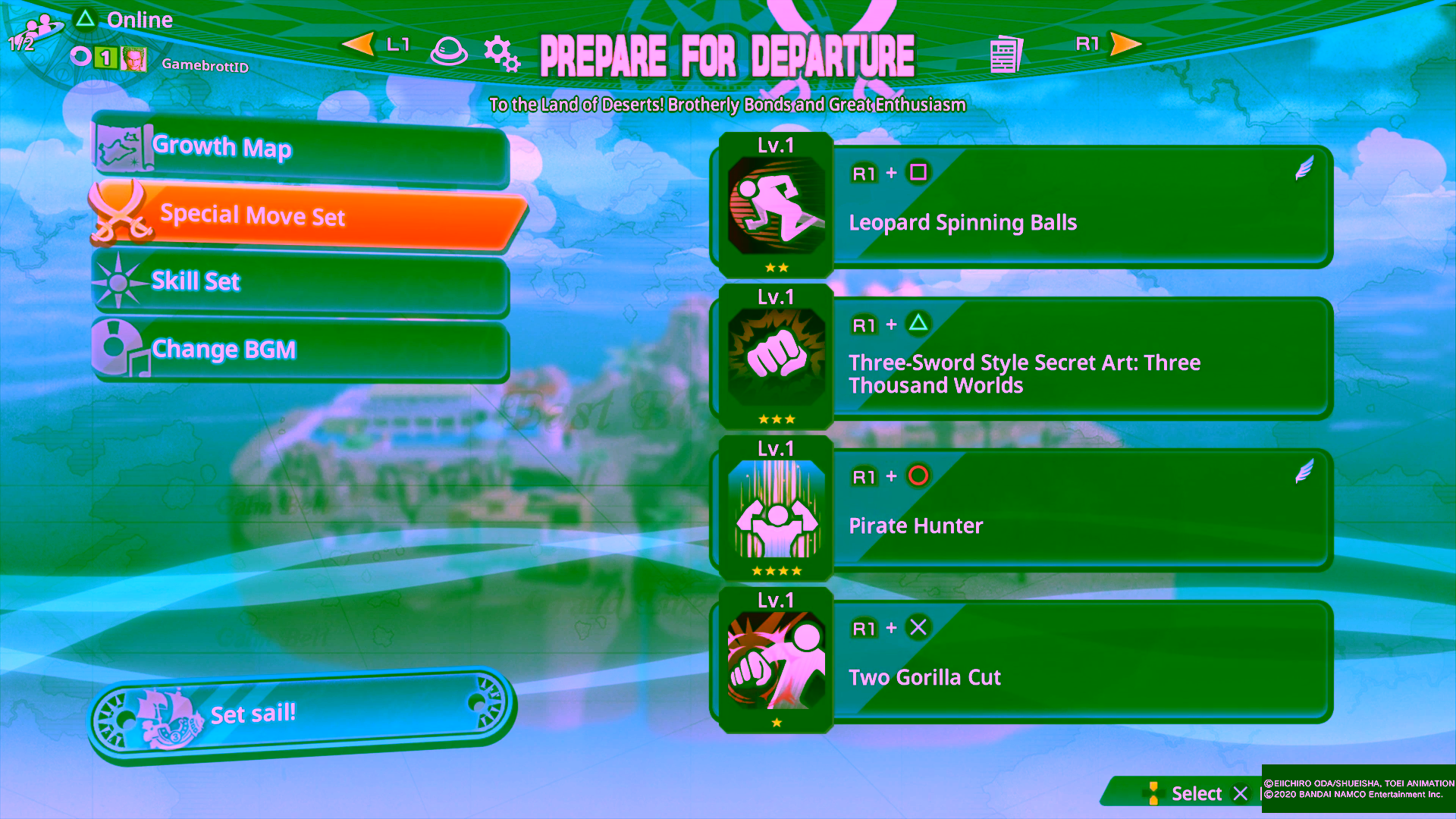Switch to the document list tab

point(1006,54)
